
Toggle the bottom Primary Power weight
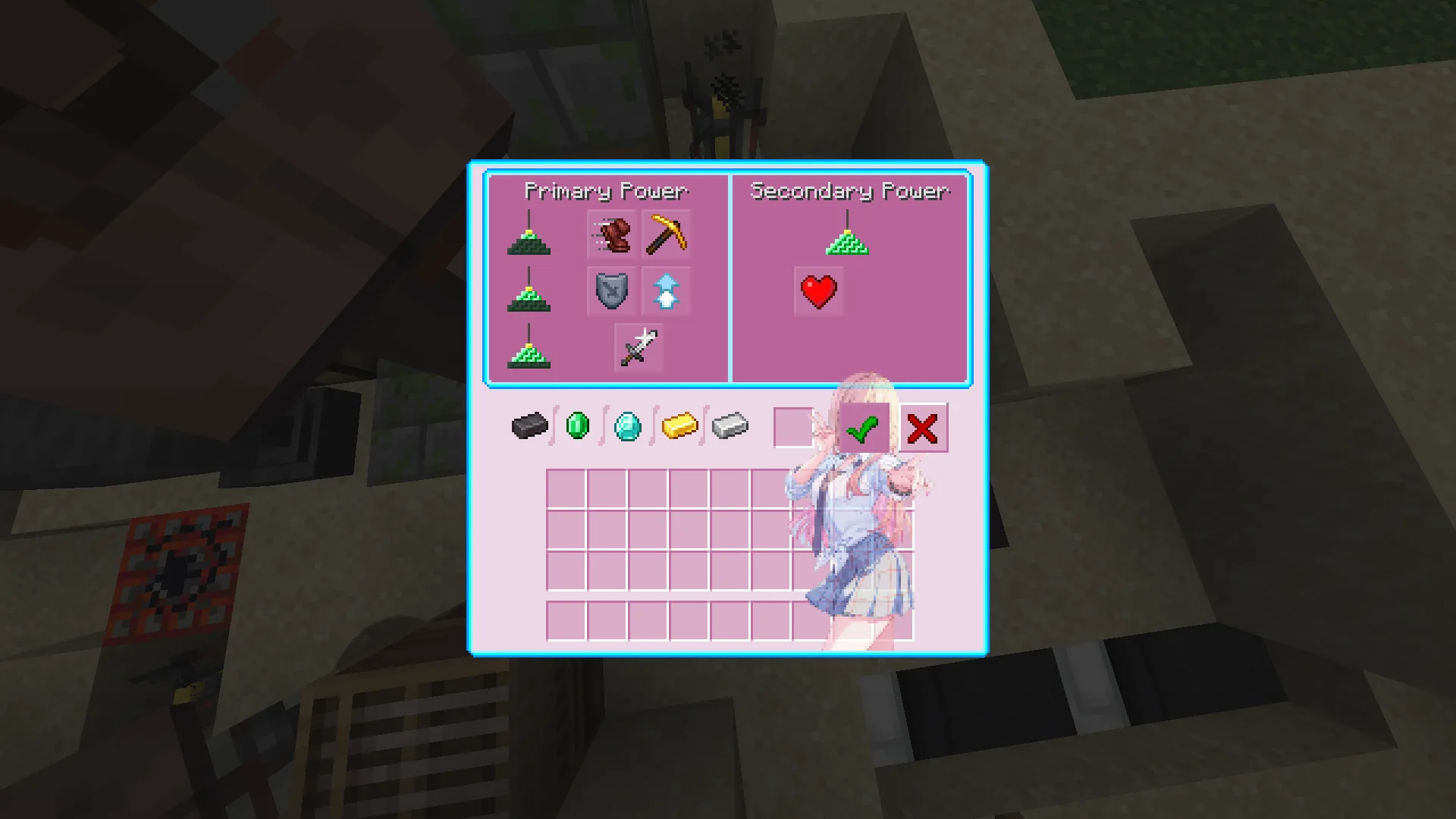click(529, 356)
